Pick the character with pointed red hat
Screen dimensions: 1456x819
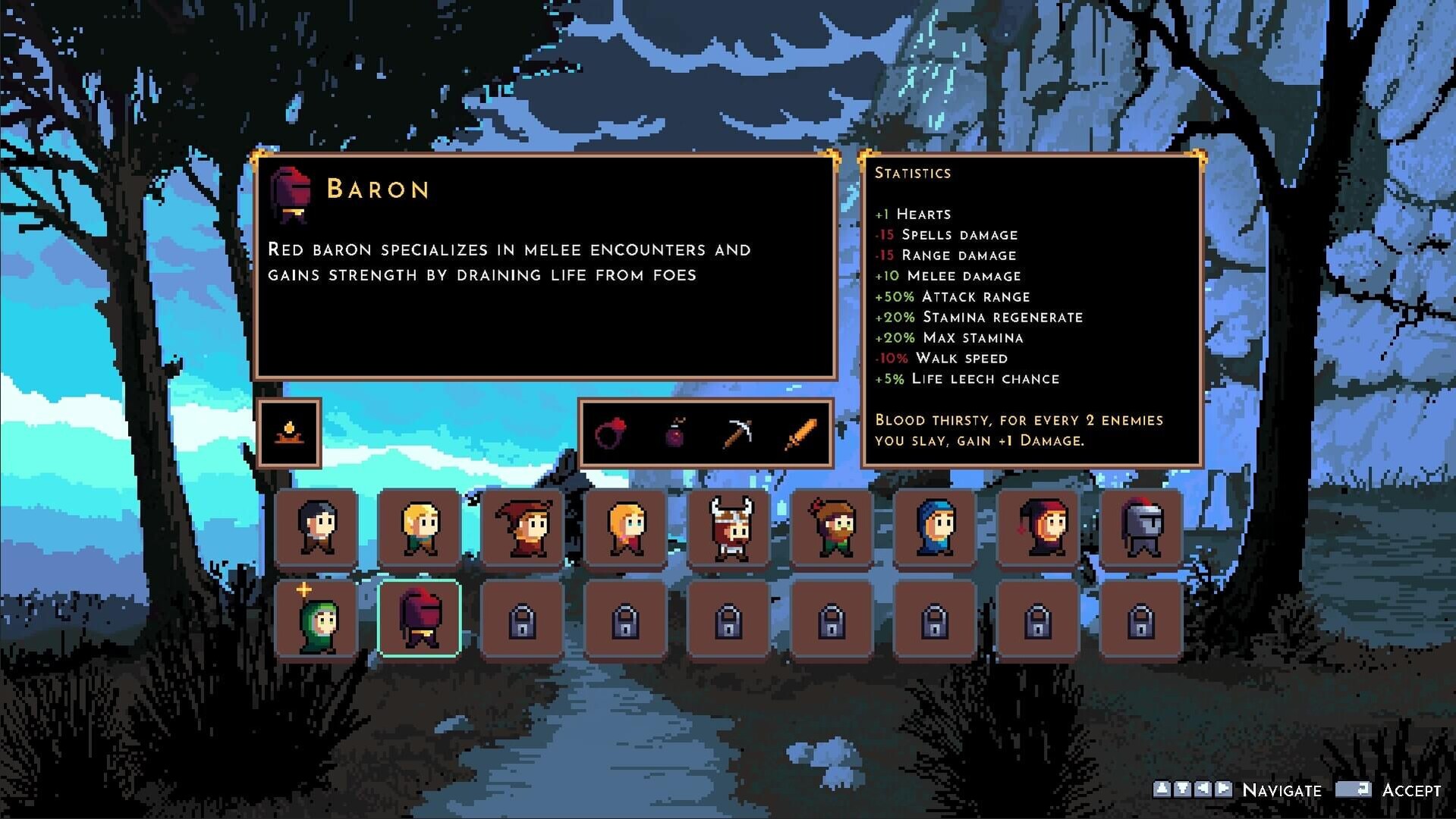523,527
